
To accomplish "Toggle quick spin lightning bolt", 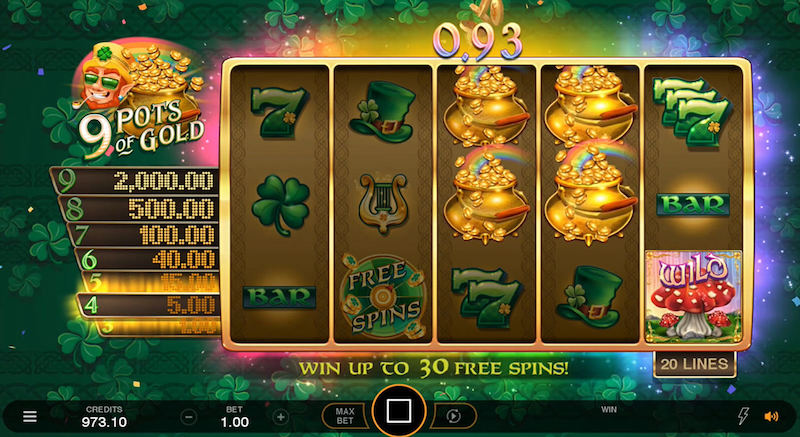I will coord(742,416).
